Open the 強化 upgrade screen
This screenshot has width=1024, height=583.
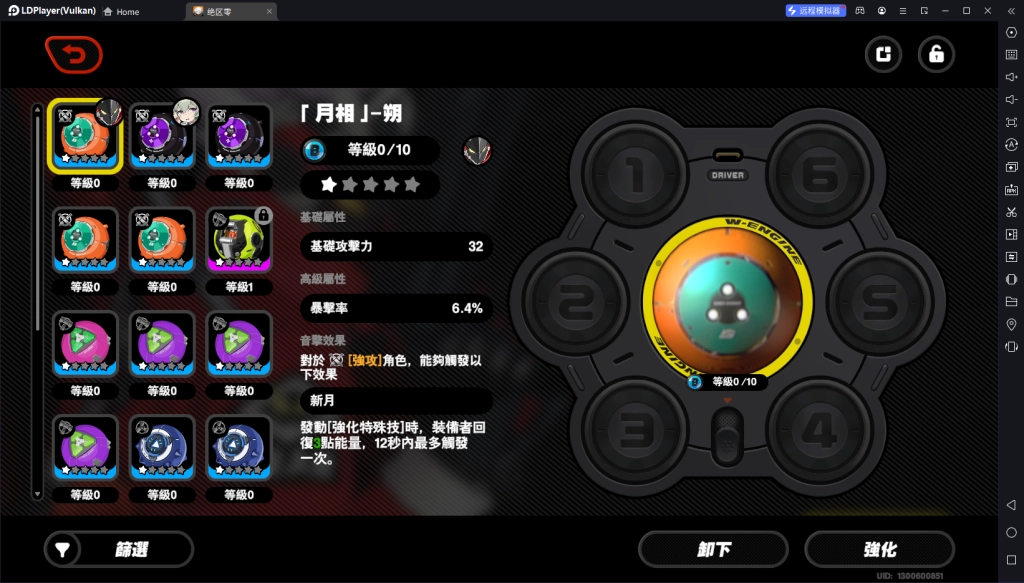(879, 549)
